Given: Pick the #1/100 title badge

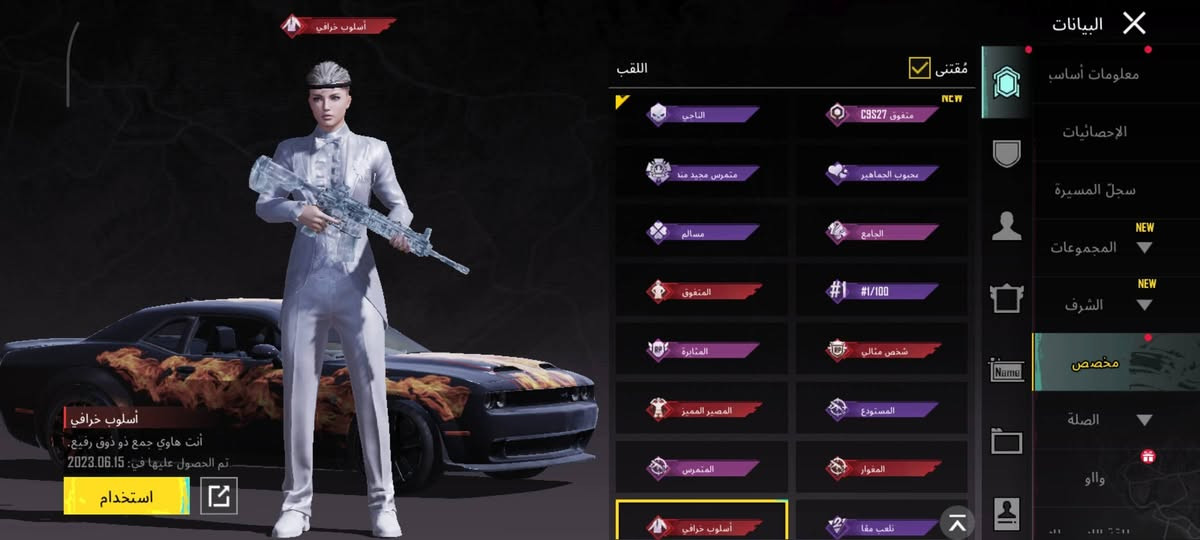Looking at the screenshot, I should pyautogui.click(x=882, y=291).
